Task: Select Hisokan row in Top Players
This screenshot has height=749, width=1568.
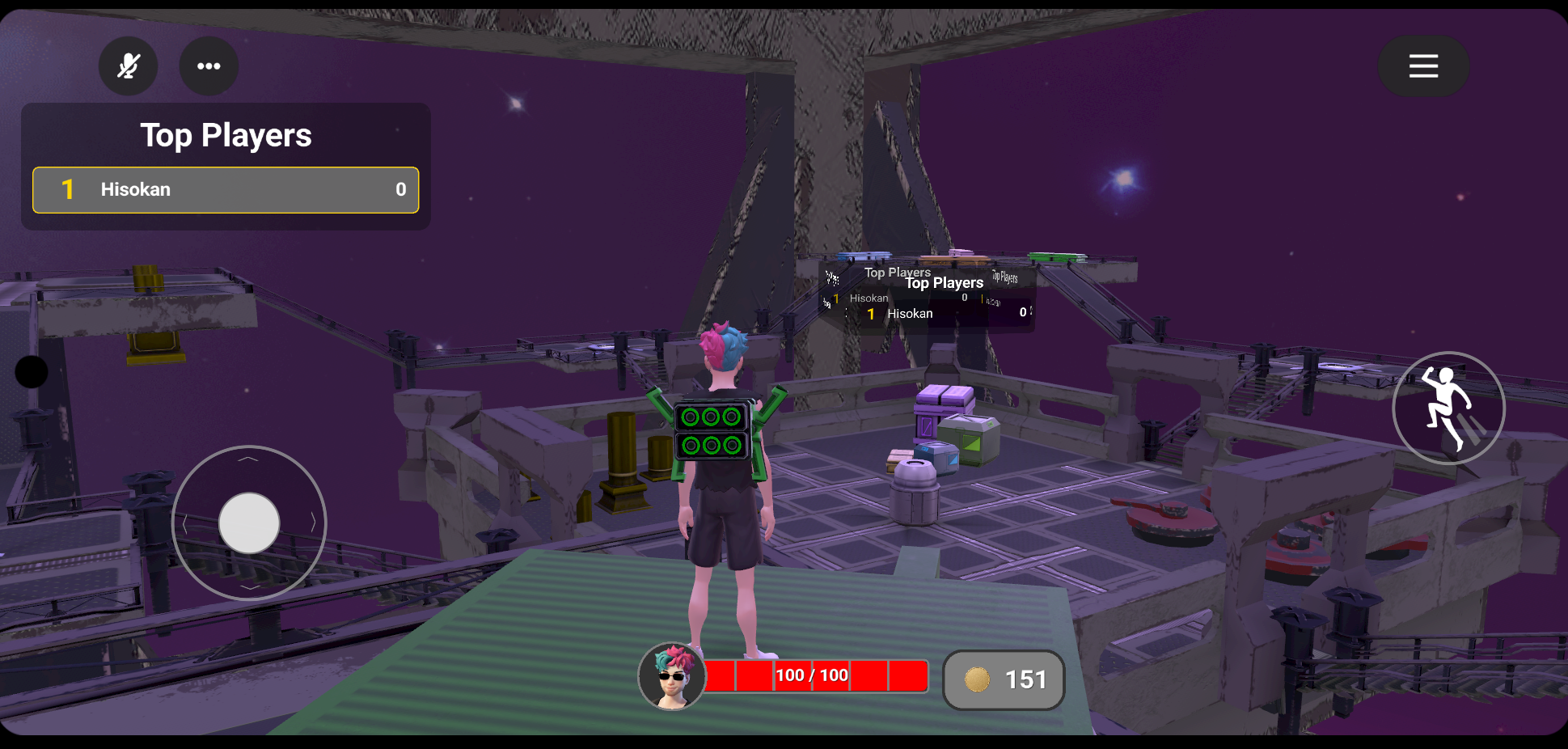Action: pyautogui.click(x=226, y=190)
